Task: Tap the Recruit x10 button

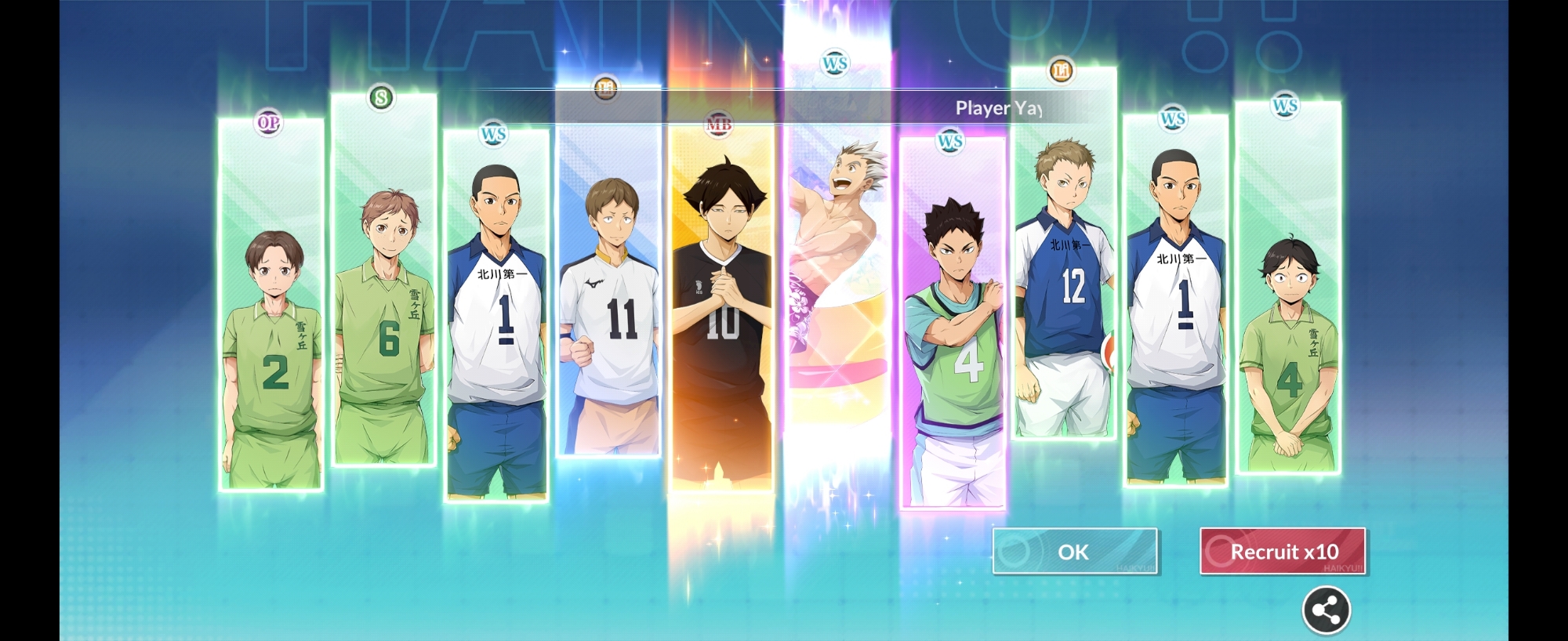Action: click(1283, 552)
